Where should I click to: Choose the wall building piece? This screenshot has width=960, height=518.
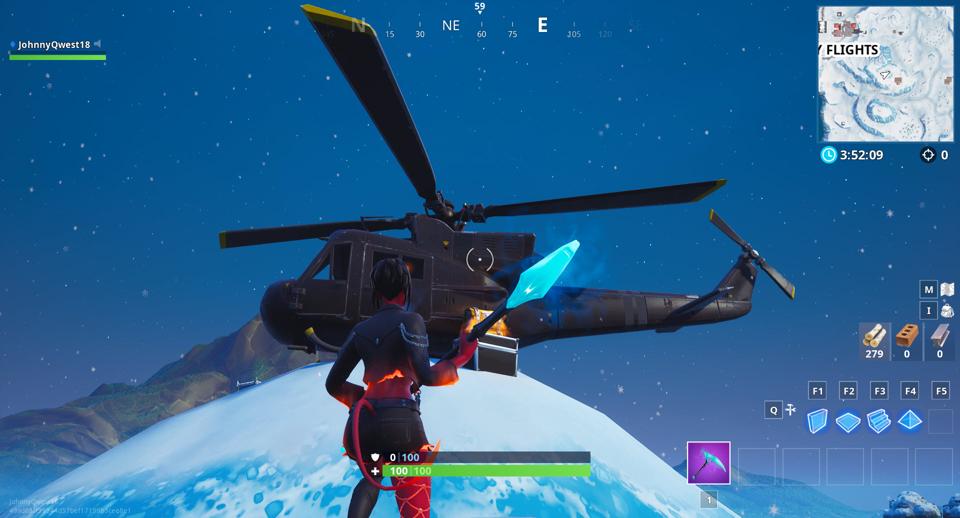click(x=818, y=421)
